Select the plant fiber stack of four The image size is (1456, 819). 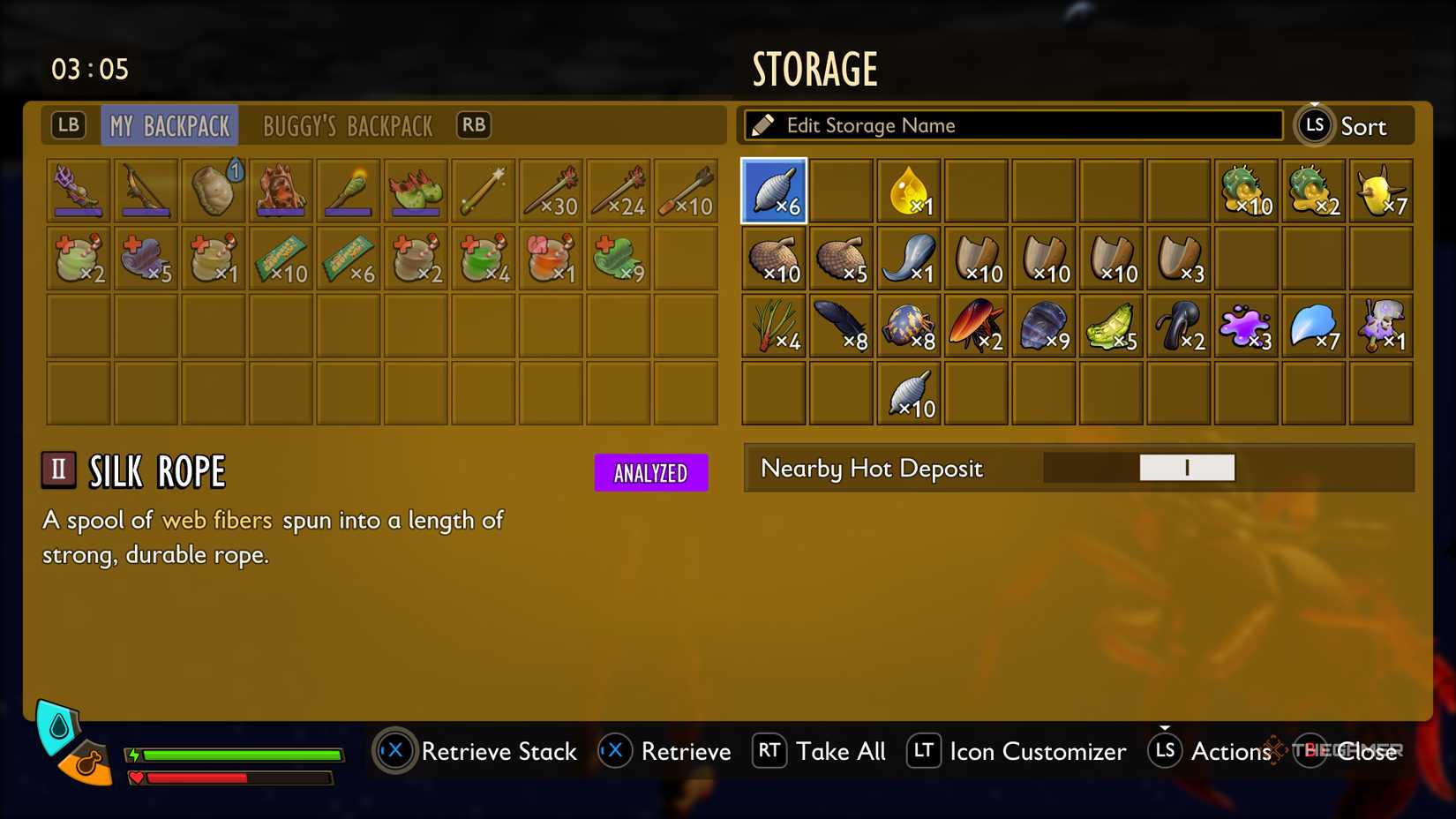[774, 327]
